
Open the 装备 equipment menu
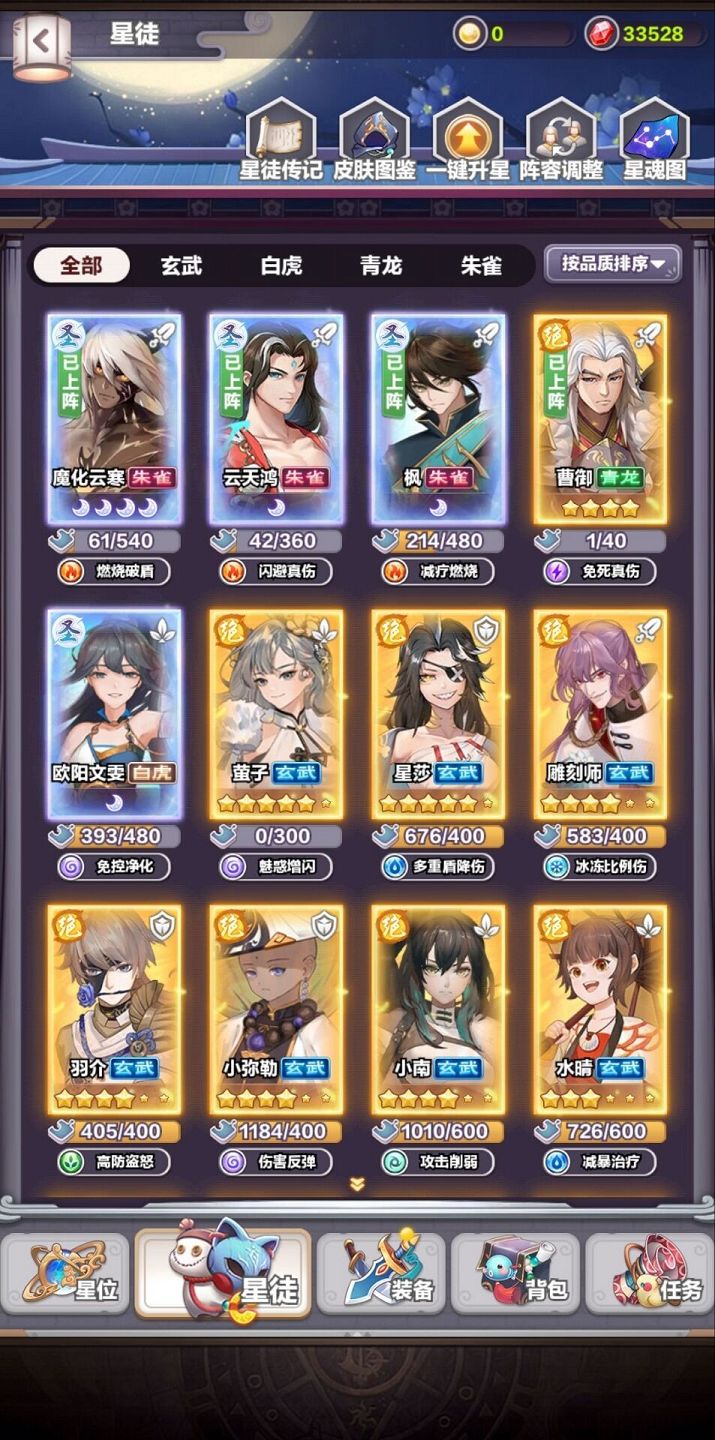[381, 1273]
